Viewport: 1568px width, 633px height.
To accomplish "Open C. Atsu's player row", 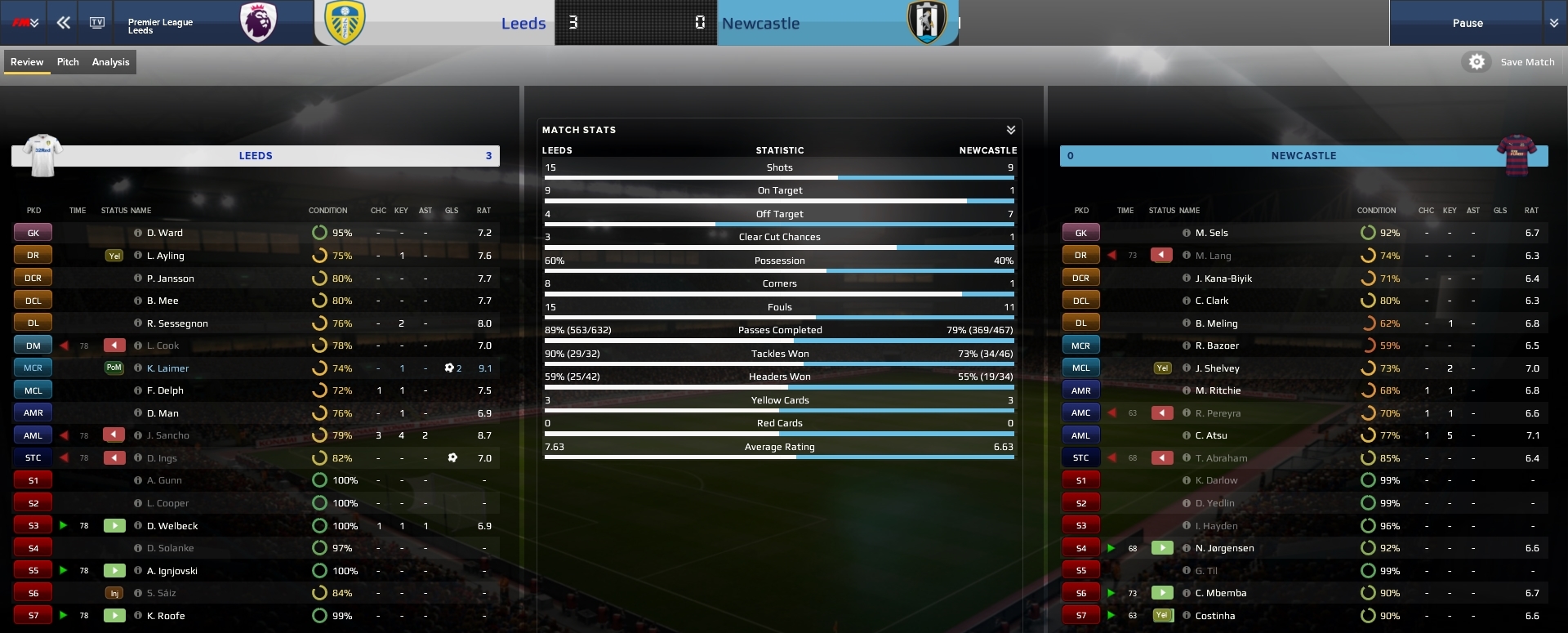I will click(1211, 436).
